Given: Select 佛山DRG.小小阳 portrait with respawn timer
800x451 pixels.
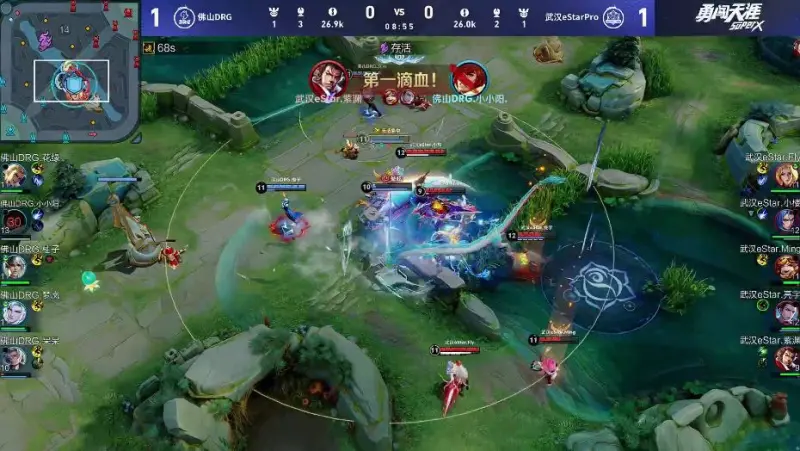Looking at the screenshot, I should 15,221.
